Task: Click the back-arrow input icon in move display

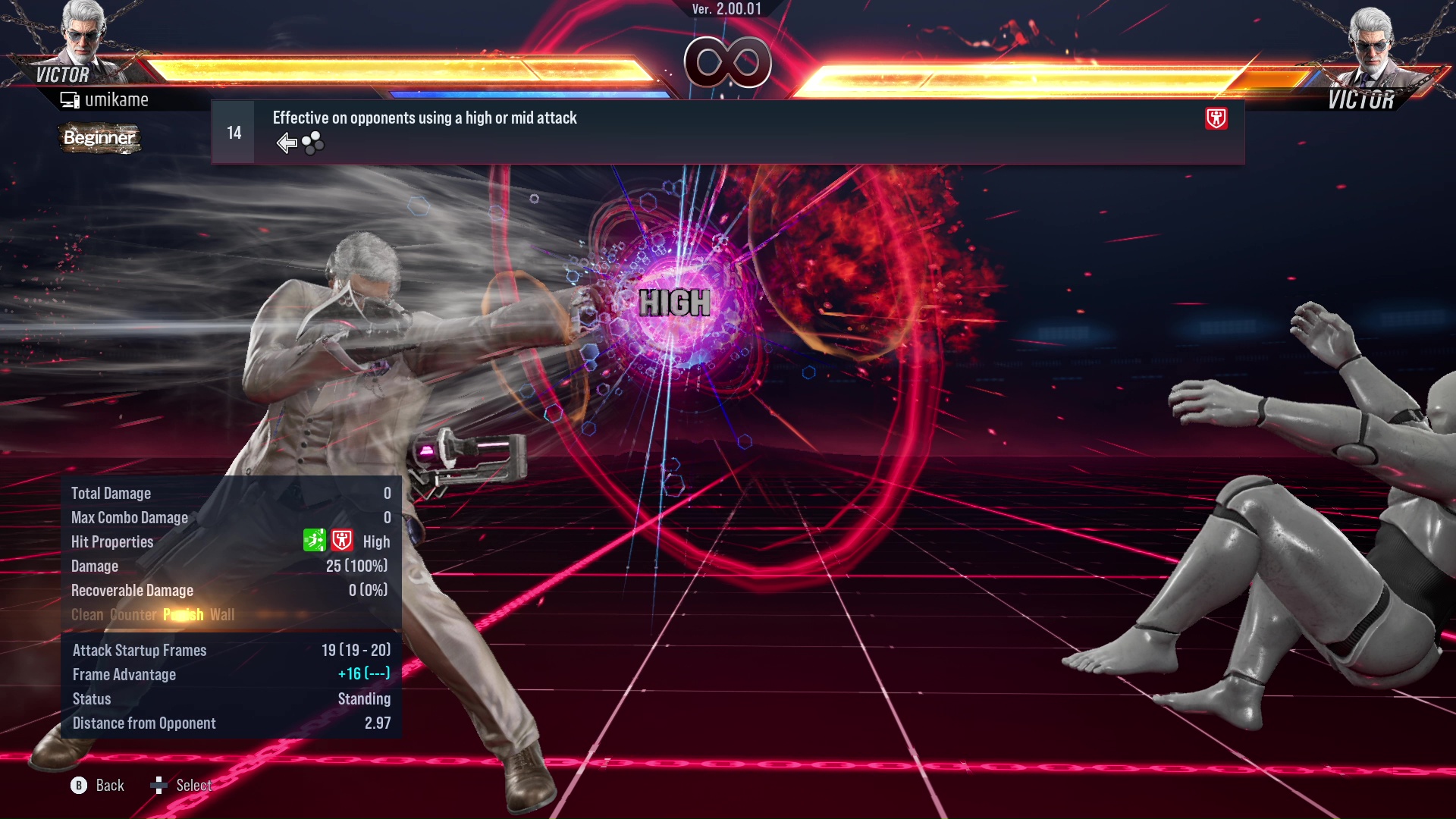Action: tap(287, 142)
